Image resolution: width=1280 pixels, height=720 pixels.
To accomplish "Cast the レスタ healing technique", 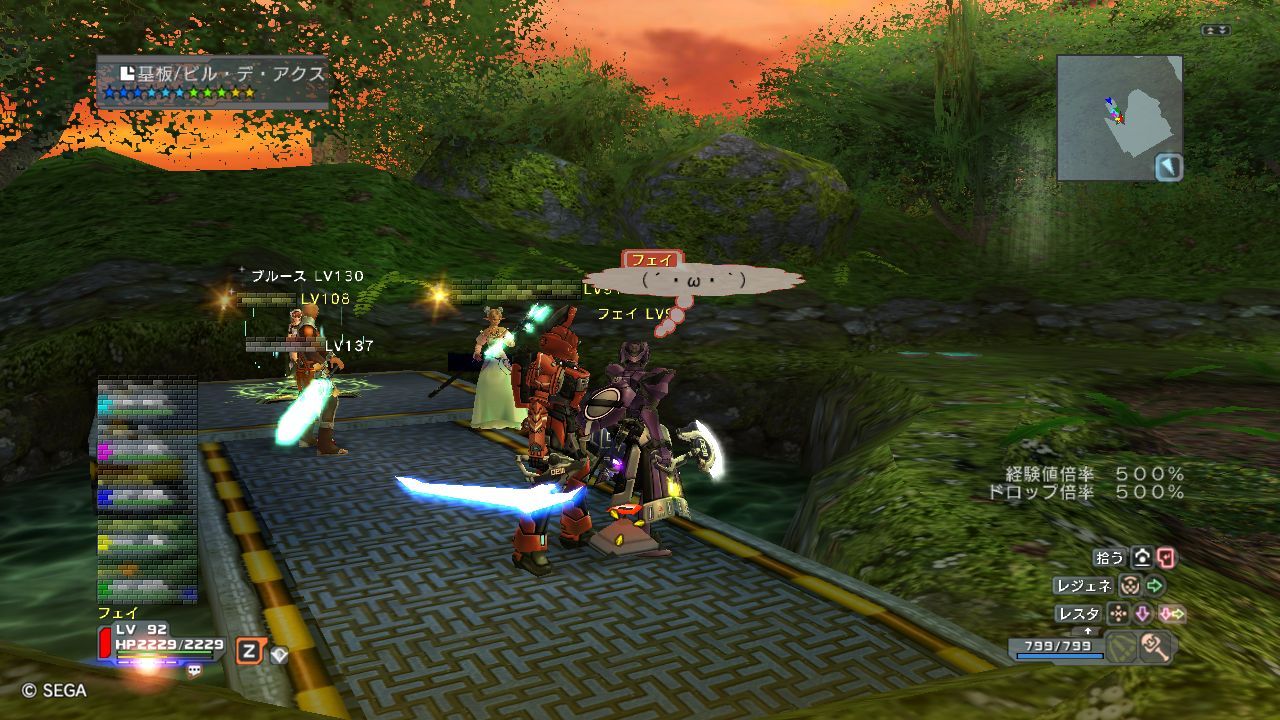I will (1079, 614).
